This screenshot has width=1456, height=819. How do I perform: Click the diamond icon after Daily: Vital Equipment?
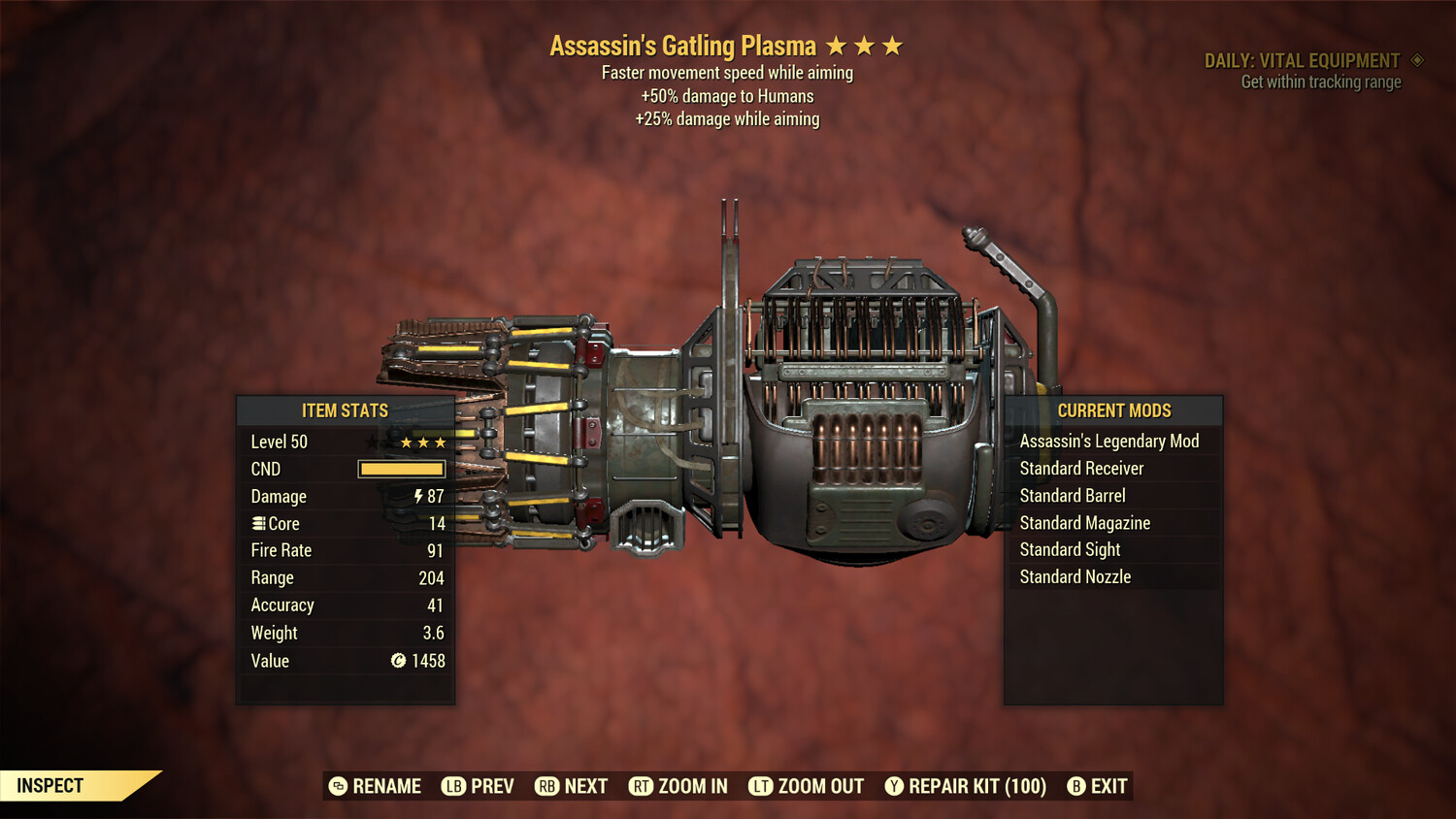(x=1415, y=60)
